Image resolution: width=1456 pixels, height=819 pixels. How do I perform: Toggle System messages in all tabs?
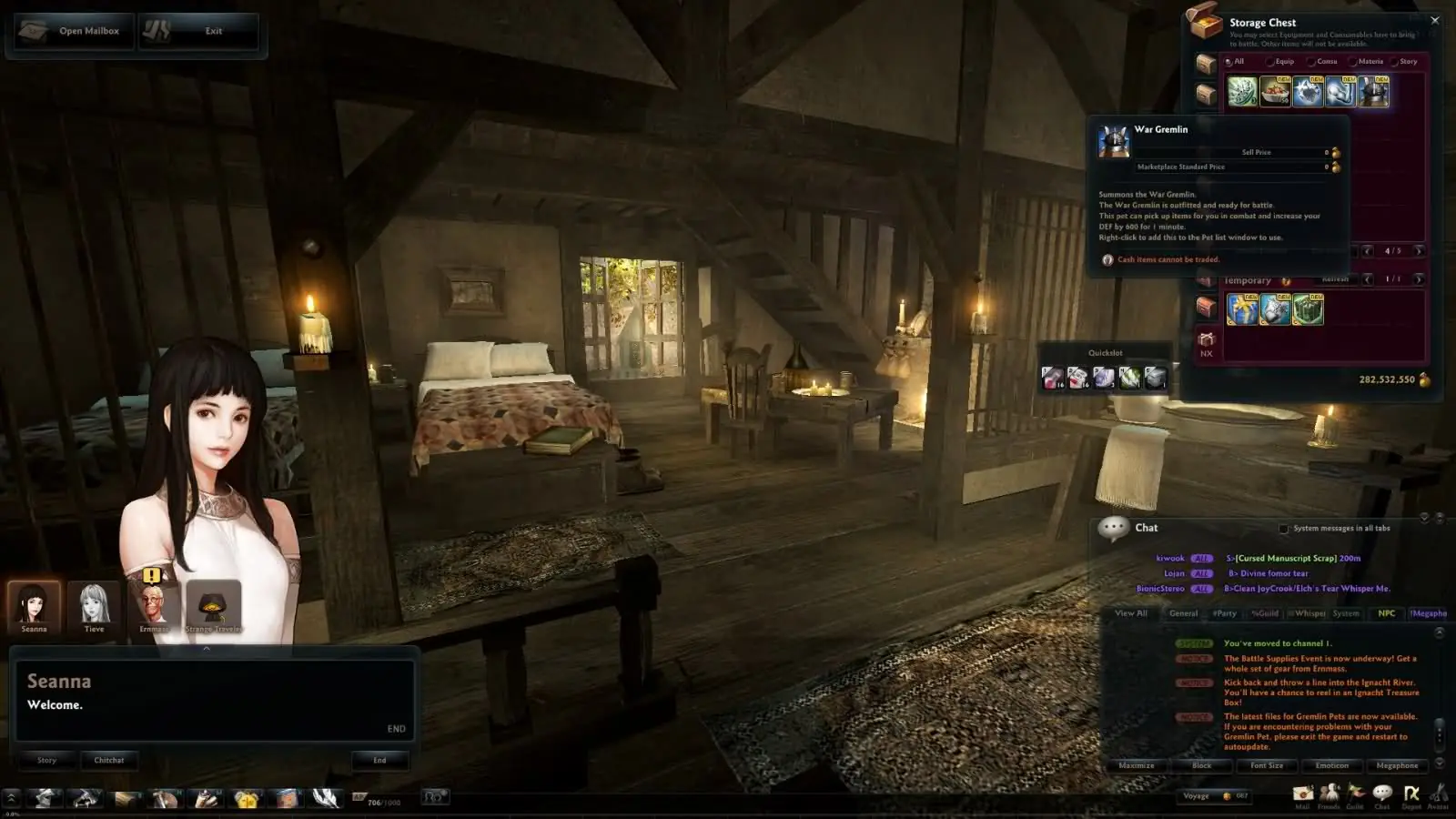click(1284, 529)
